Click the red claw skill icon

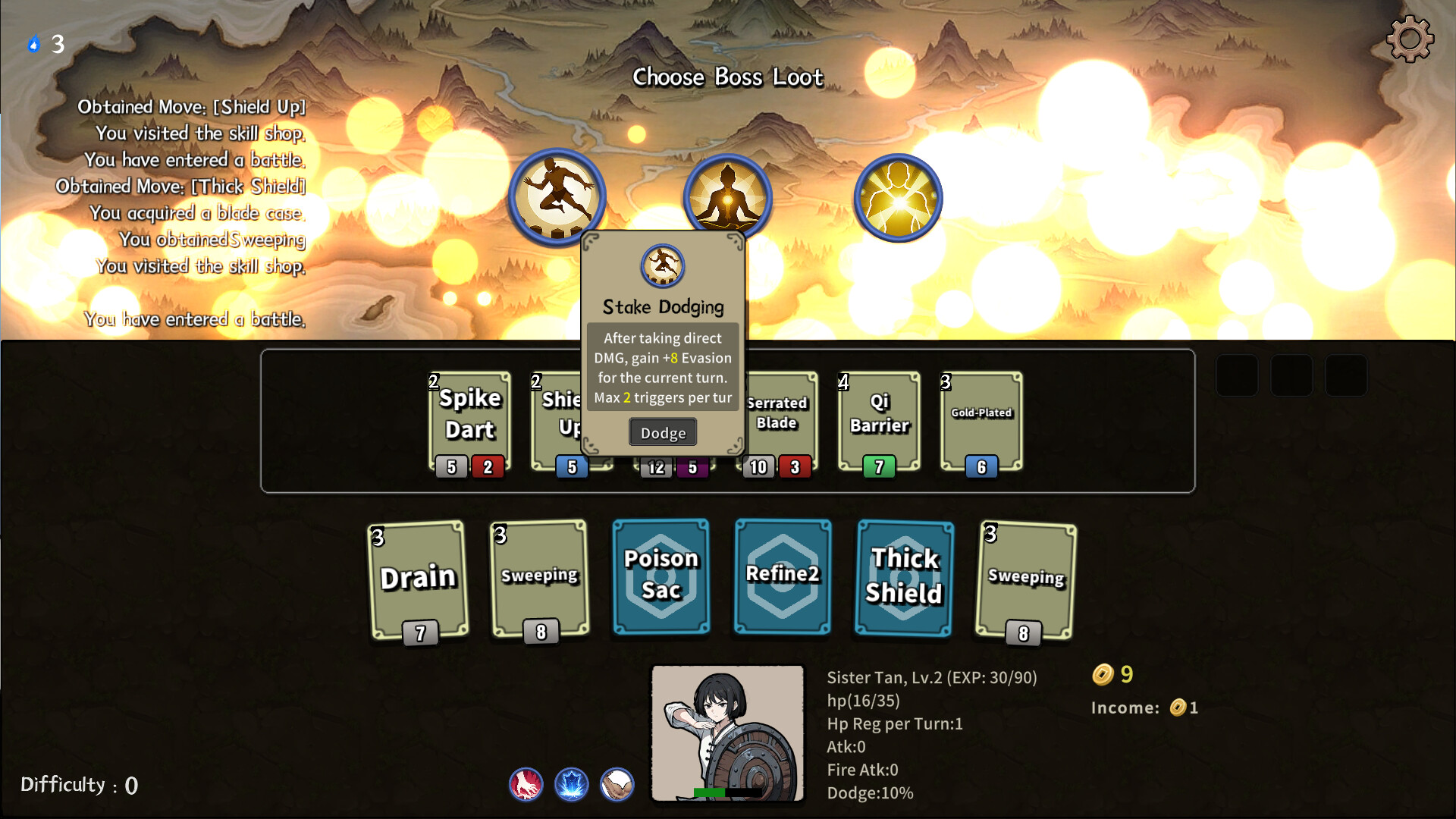tap(526, 784)
